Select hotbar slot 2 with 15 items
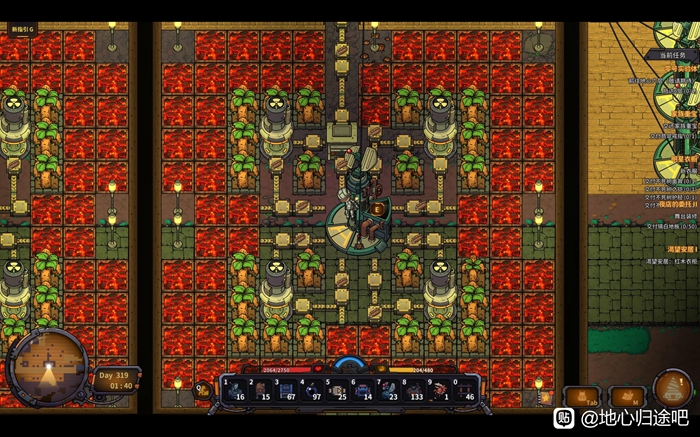 (x=261, y=389)
